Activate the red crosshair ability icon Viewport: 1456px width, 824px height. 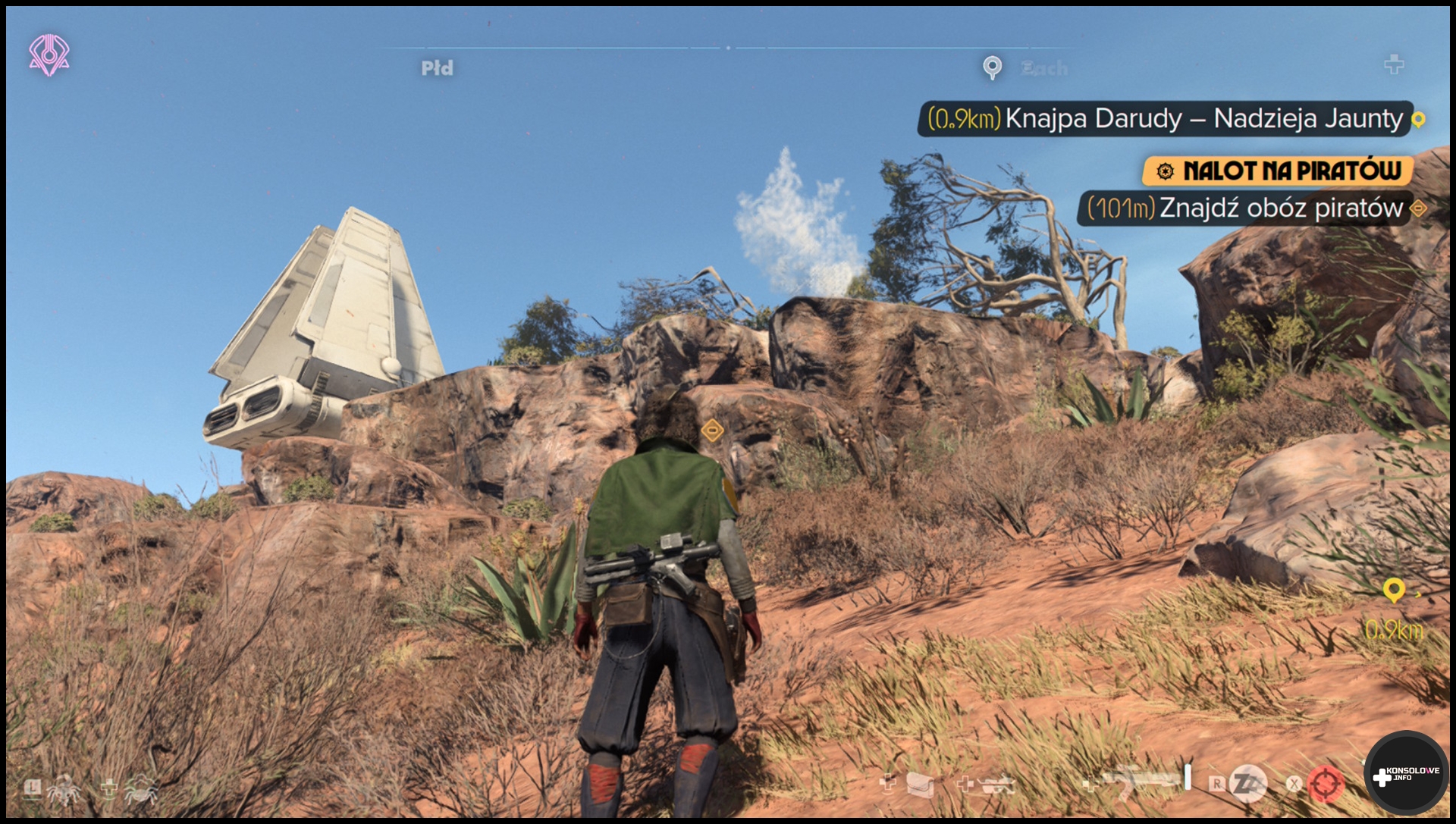pos(1325,784)
